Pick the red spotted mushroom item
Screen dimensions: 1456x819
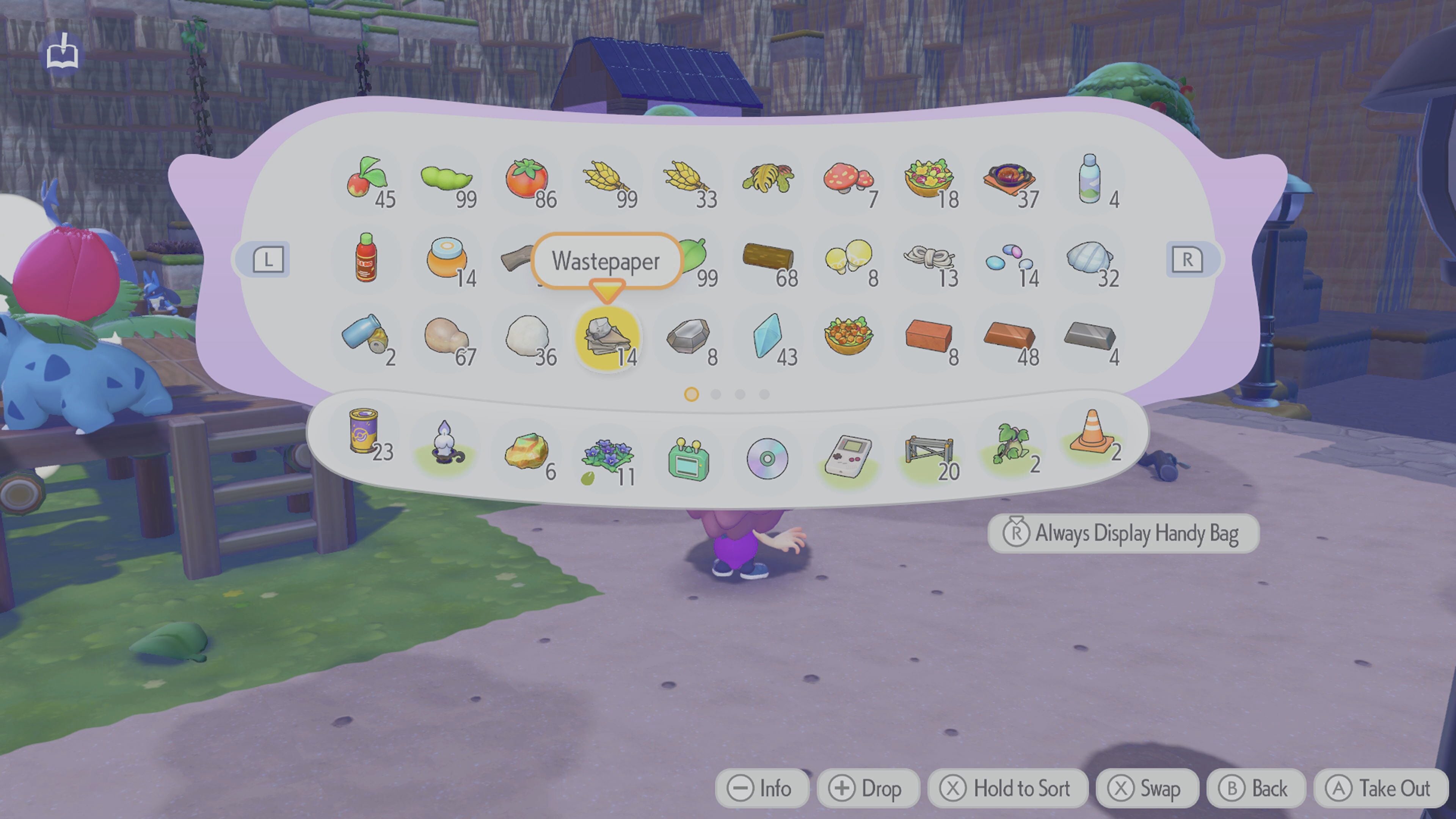pos(849,180)
